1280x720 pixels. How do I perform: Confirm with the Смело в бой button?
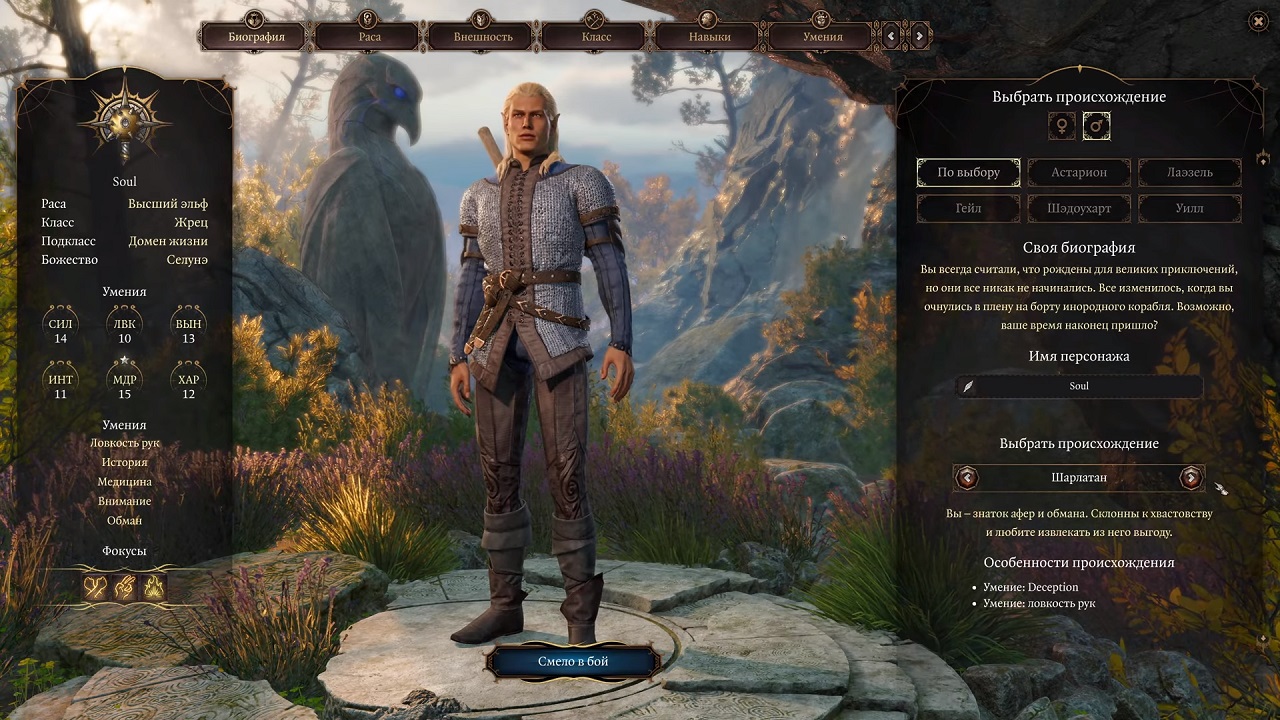573,661
